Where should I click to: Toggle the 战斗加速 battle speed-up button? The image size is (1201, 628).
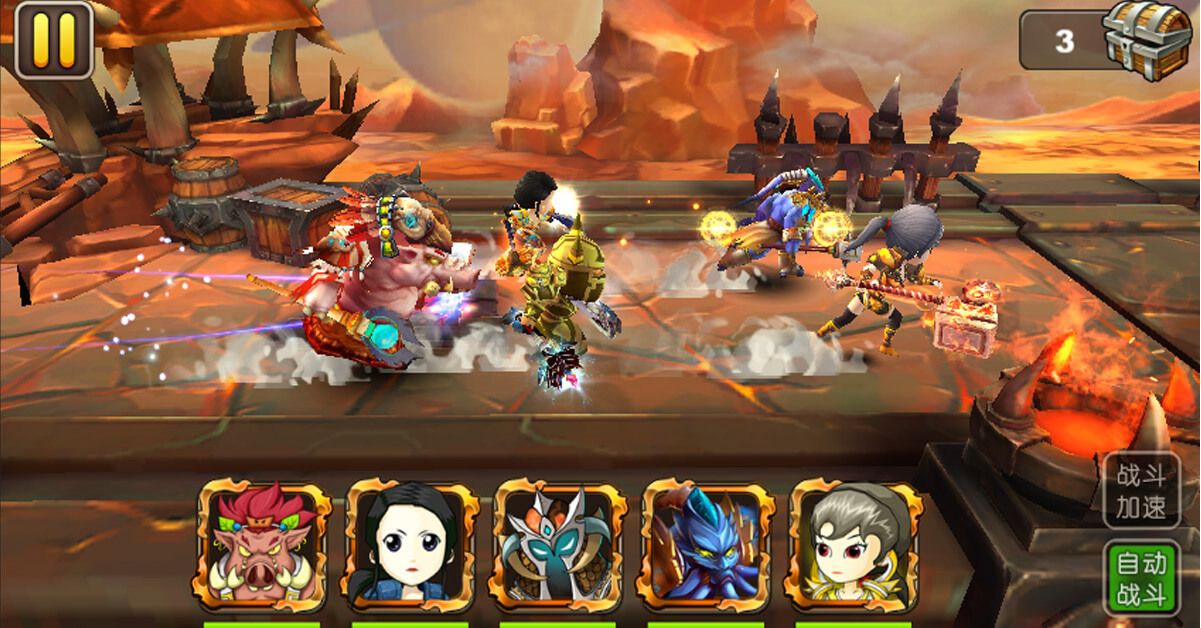(x=1141, y=491)
